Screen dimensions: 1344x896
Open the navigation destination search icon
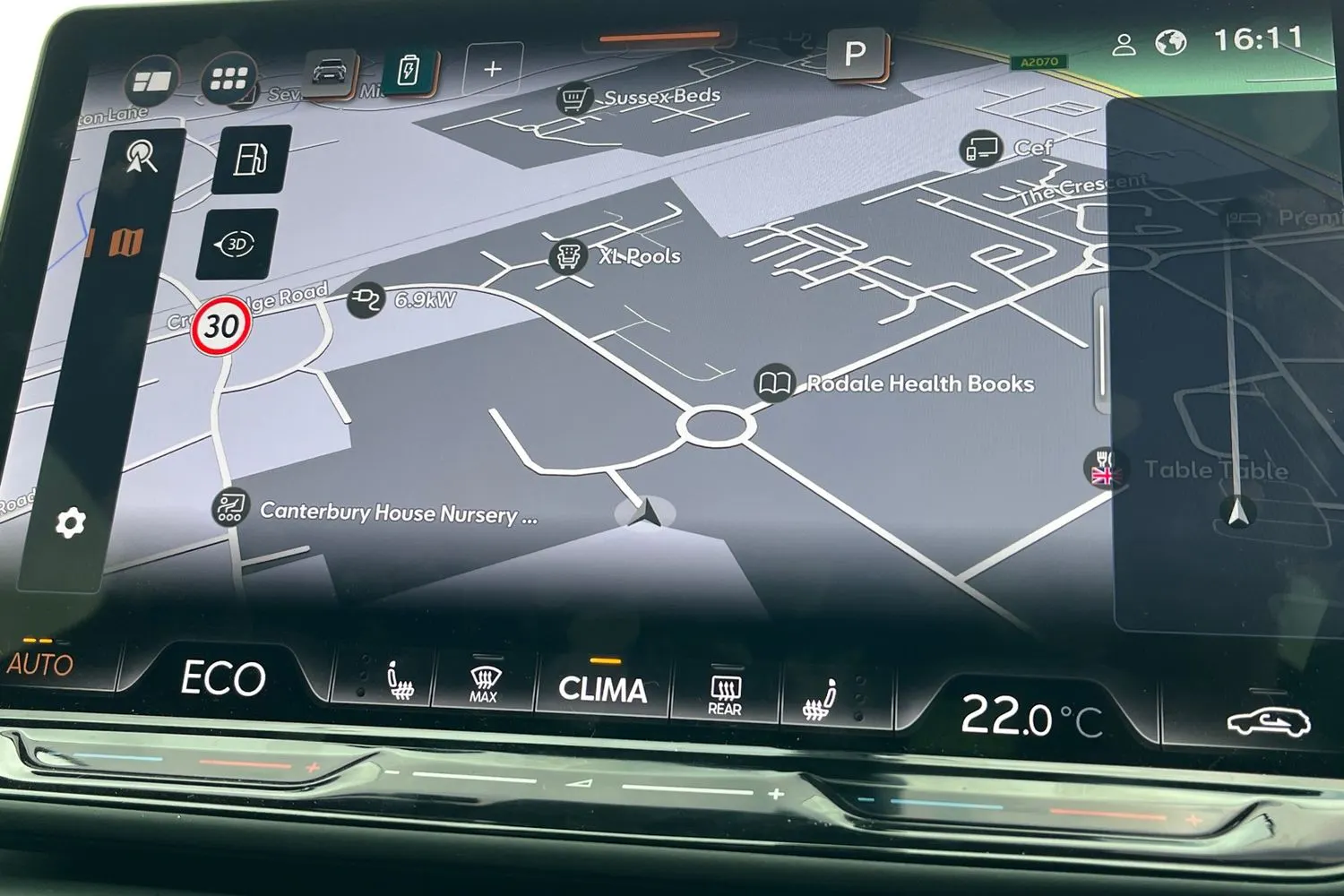141,157
